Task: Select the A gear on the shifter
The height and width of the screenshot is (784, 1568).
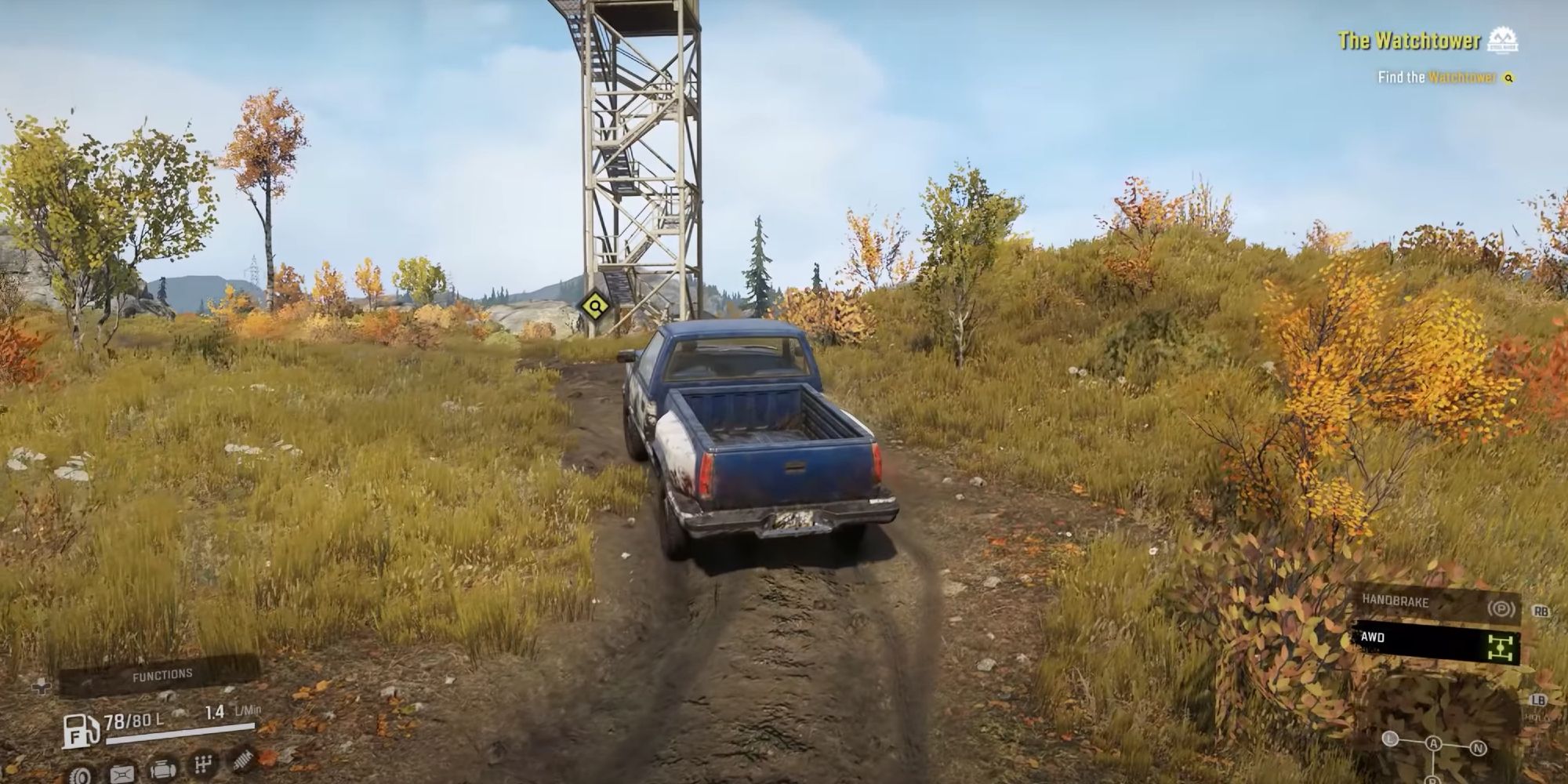Action: (x=1433, y=743)
